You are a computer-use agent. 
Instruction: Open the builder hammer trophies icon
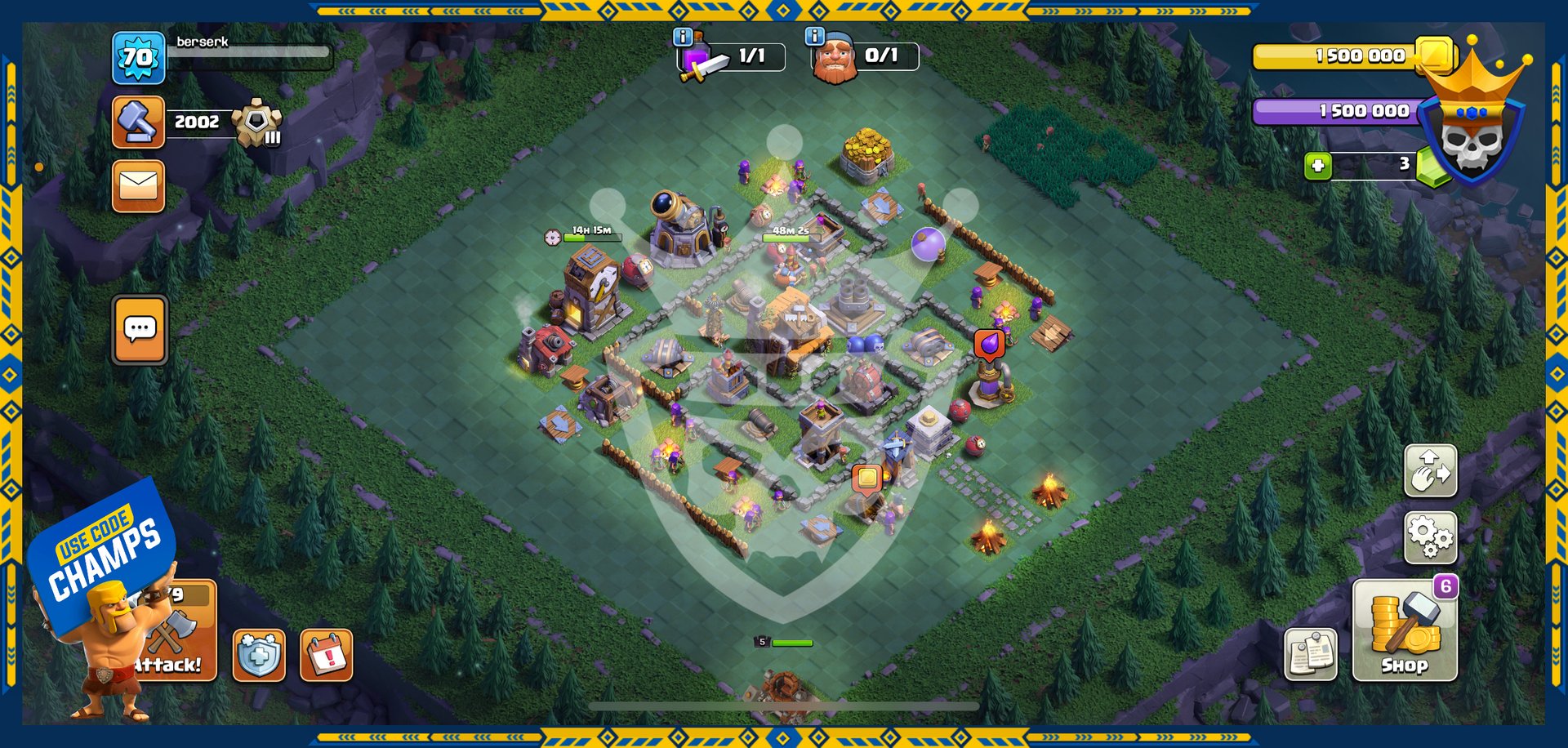[138, 122]
